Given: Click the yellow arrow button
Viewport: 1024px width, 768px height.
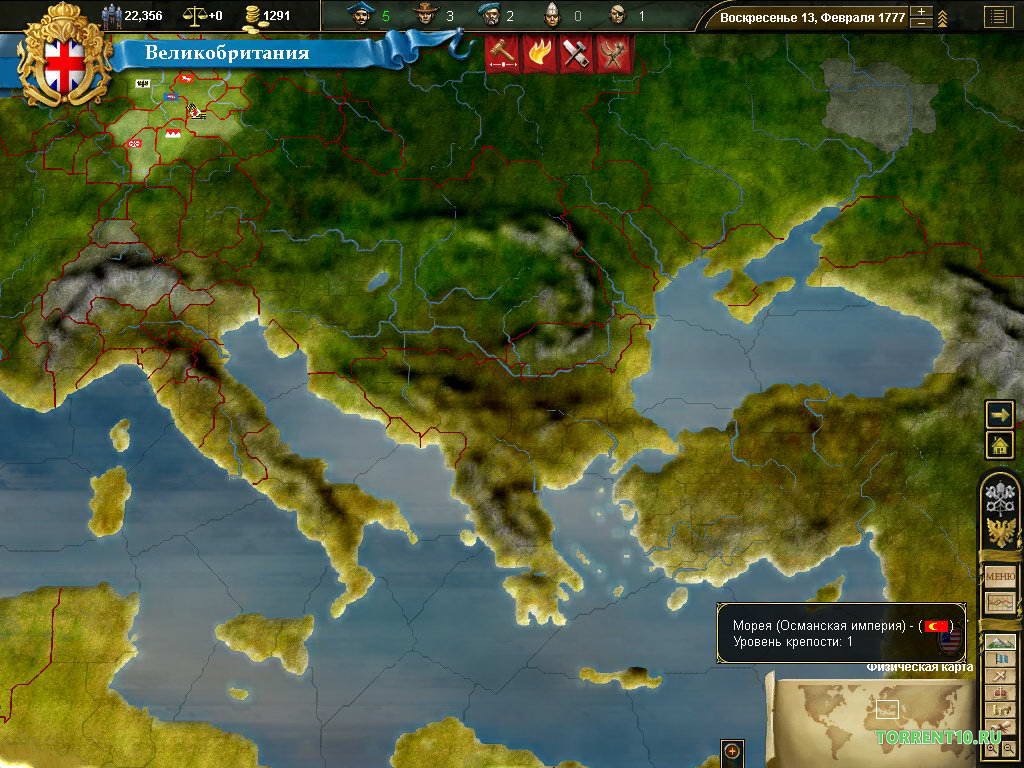Looking at the screenshot, I should (999, 414).
